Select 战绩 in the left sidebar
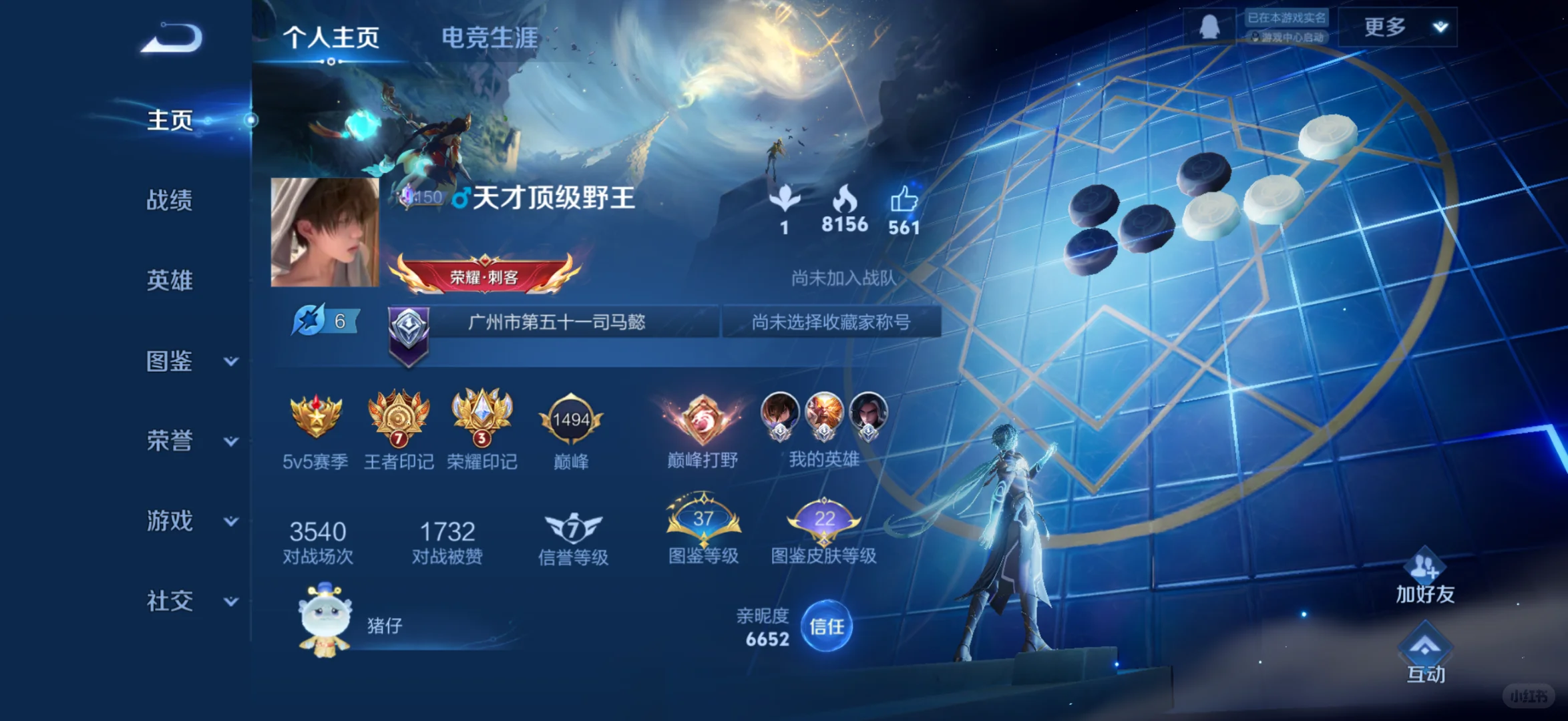This screenshot has width=1568, height=721. 168,200
